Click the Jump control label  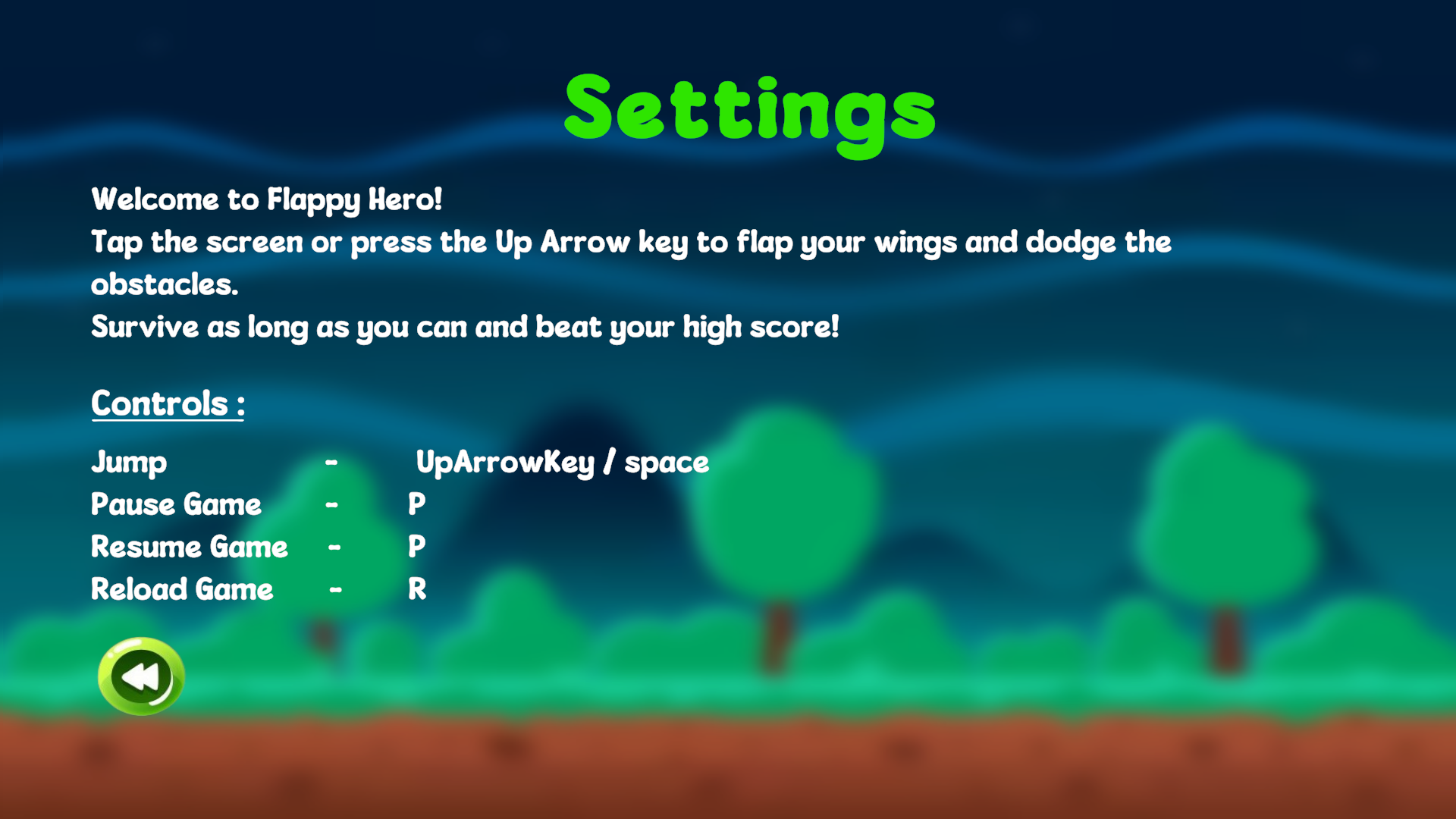(x=128, y=462)
